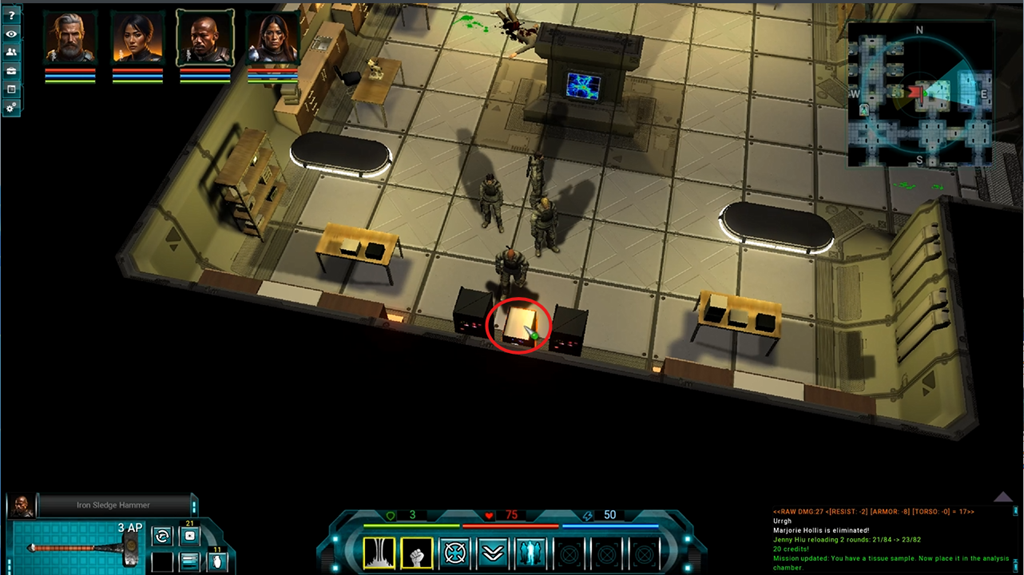This screenshot has height=575, width=1024.
Task: Swap weapon with the cycle arrows button
Action: 161,537
